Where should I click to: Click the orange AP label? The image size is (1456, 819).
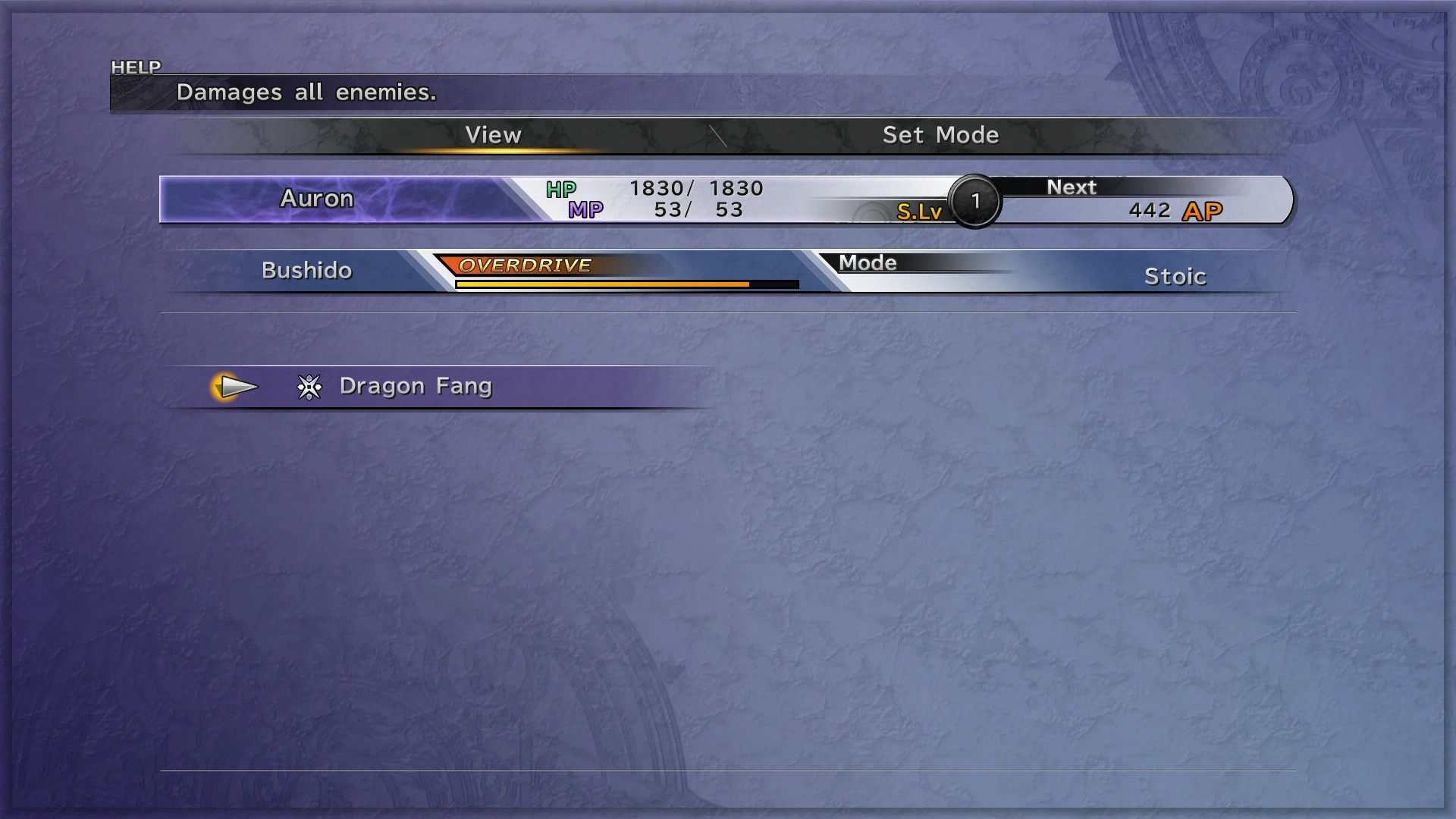(1203, 211)
